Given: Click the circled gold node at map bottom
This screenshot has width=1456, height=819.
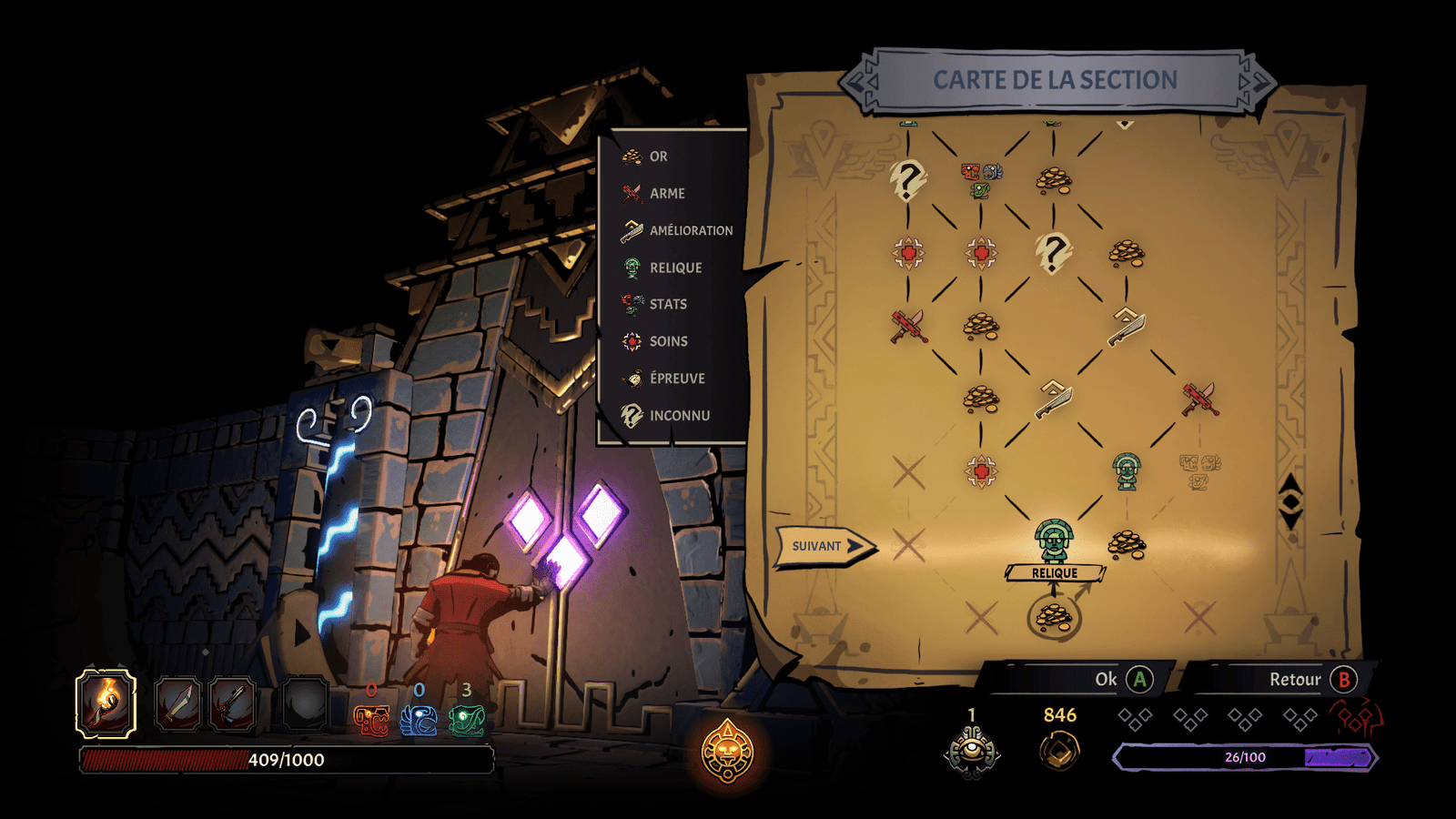Looking at the screenshot, I should [x=1054, y=616].
